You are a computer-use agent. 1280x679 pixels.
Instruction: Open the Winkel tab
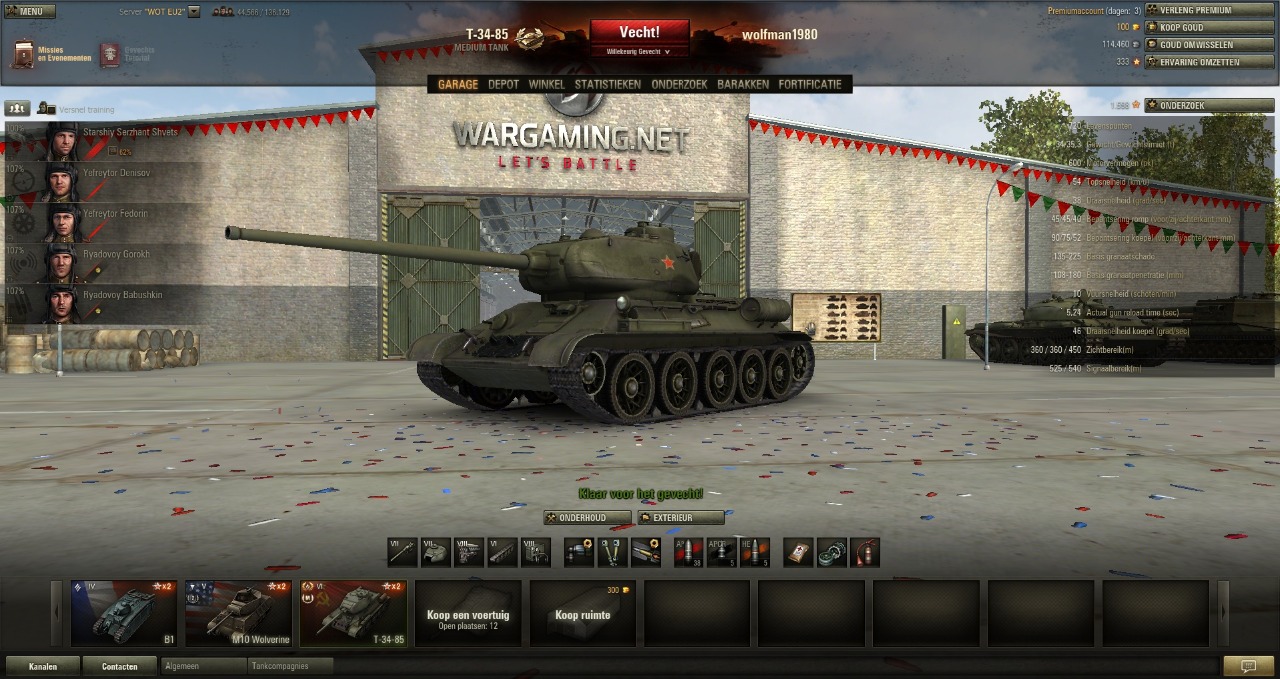tap(546, 85)
